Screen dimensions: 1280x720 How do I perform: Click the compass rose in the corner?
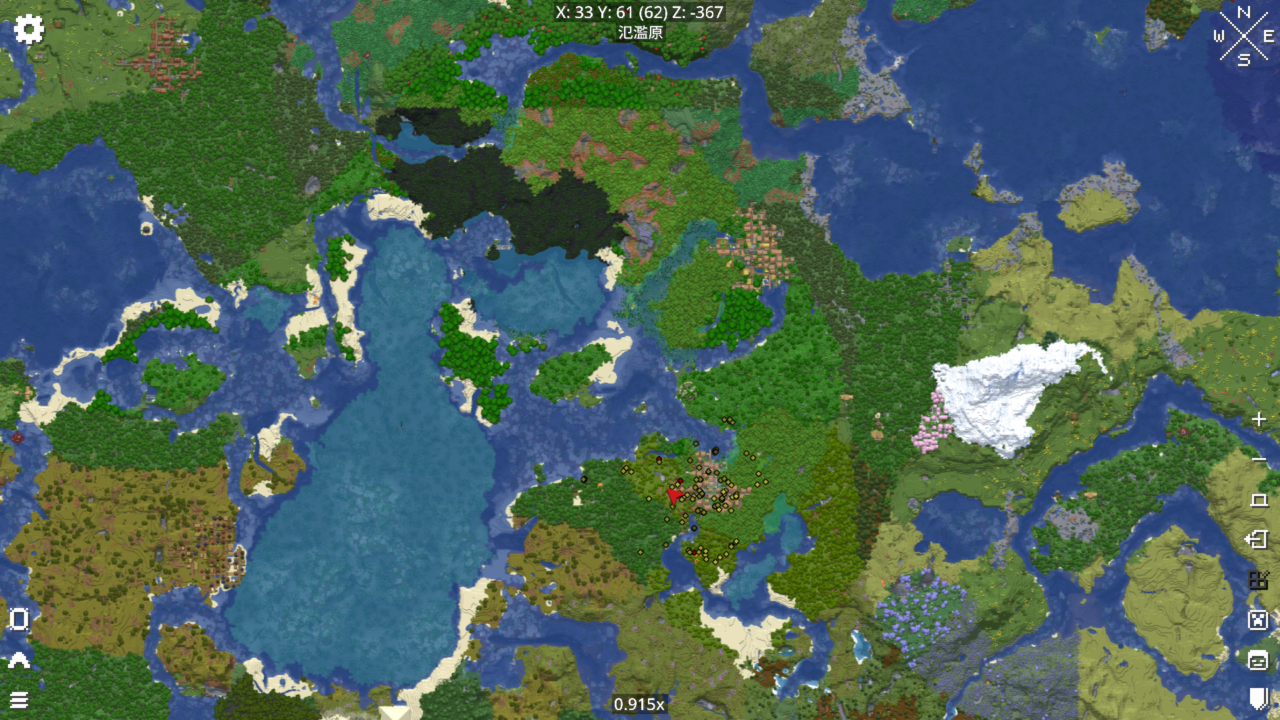tap(1243, 36)
